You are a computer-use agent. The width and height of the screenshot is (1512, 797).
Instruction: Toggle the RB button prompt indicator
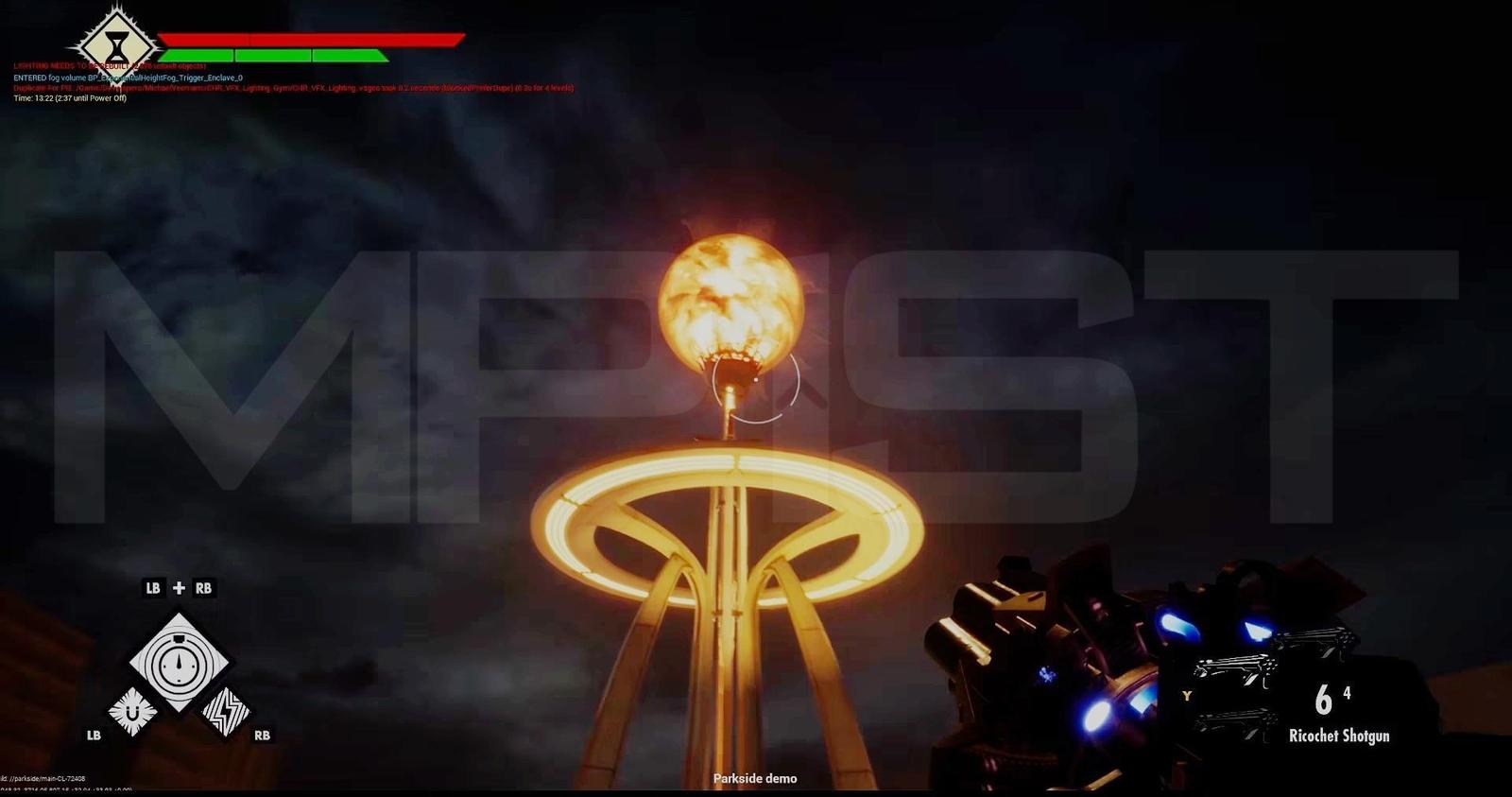(263, 735)
